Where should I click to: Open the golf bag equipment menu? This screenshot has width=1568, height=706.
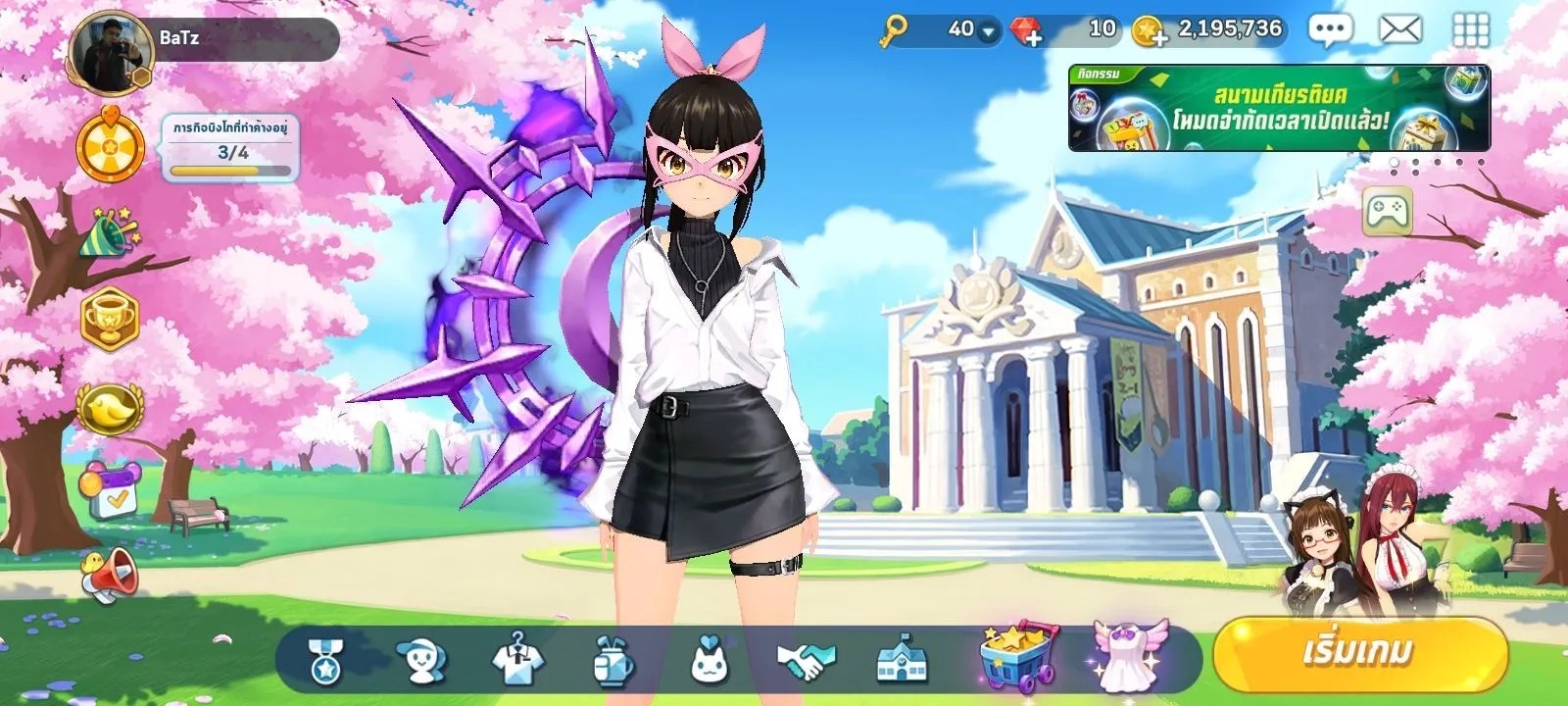[613, 660]
